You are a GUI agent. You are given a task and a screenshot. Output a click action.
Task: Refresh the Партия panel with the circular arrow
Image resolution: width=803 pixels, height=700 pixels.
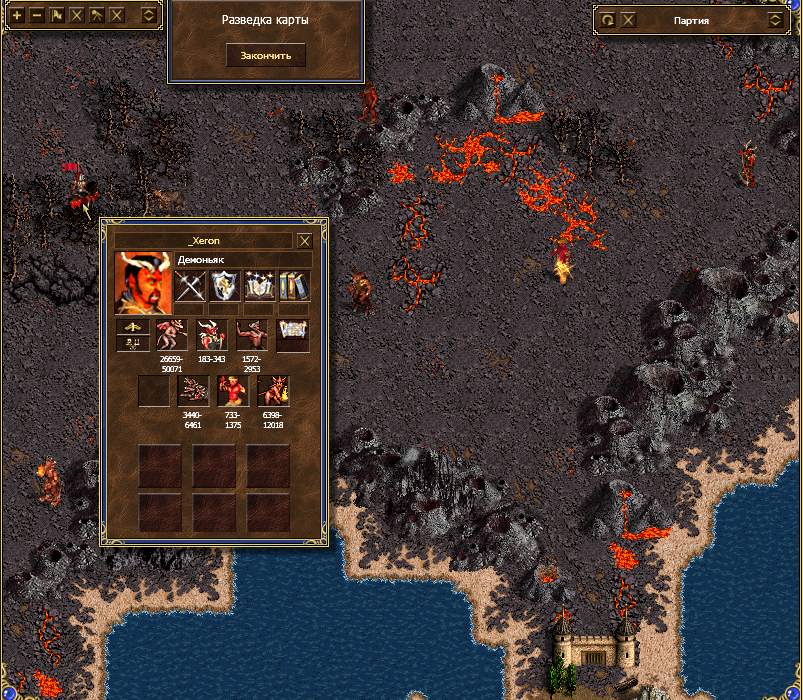click(x=608, y=19)
